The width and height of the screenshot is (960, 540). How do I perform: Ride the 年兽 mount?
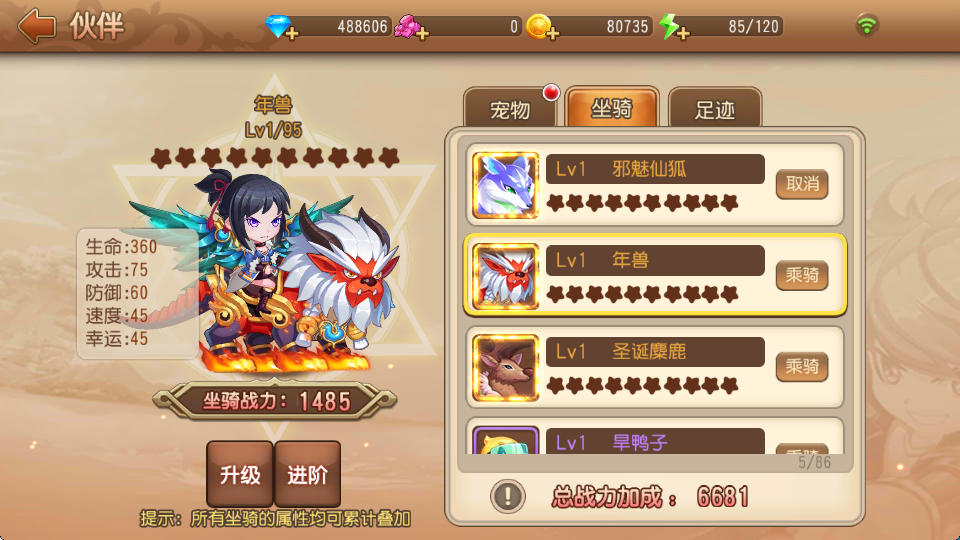coord(802,275)
